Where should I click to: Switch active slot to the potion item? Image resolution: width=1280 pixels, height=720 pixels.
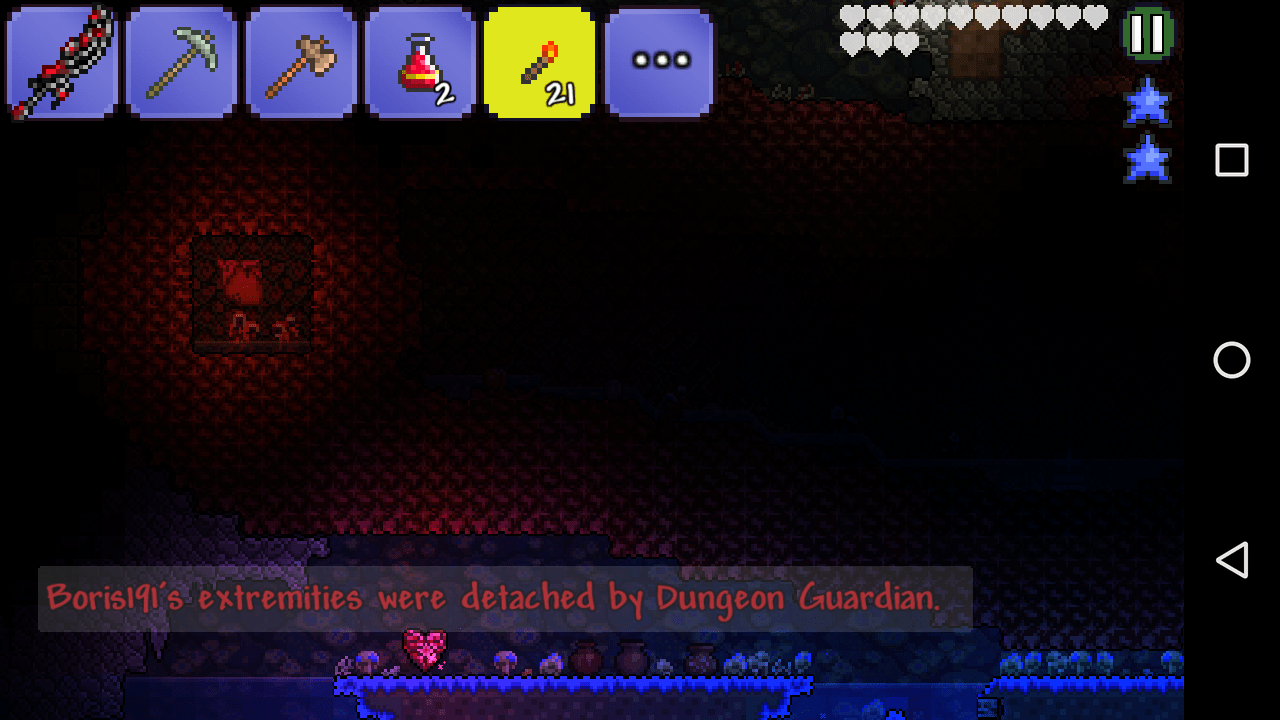point(420,62)
